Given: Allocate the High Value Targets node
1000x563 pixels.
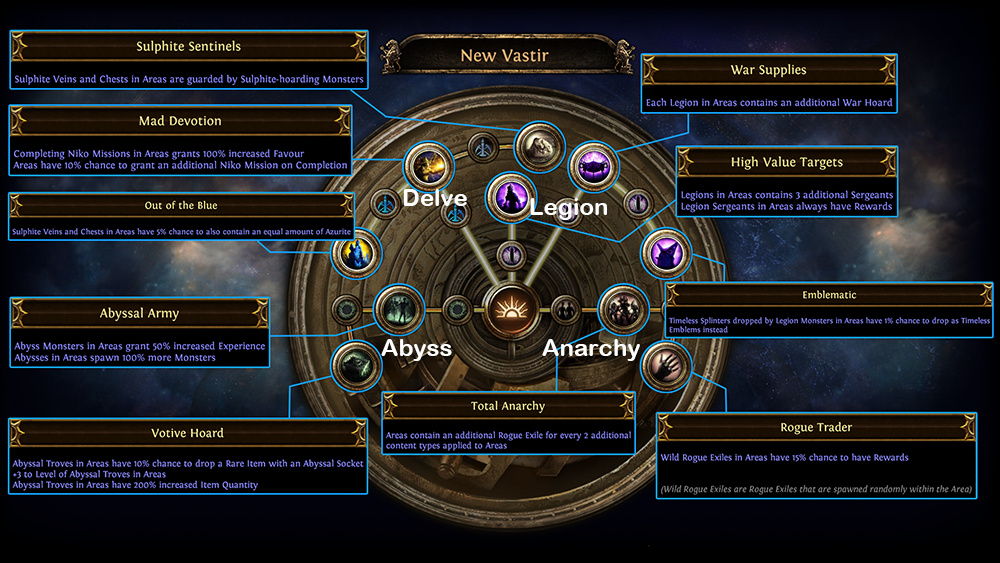Looking at the screenshot, I should tap(511, 195).
